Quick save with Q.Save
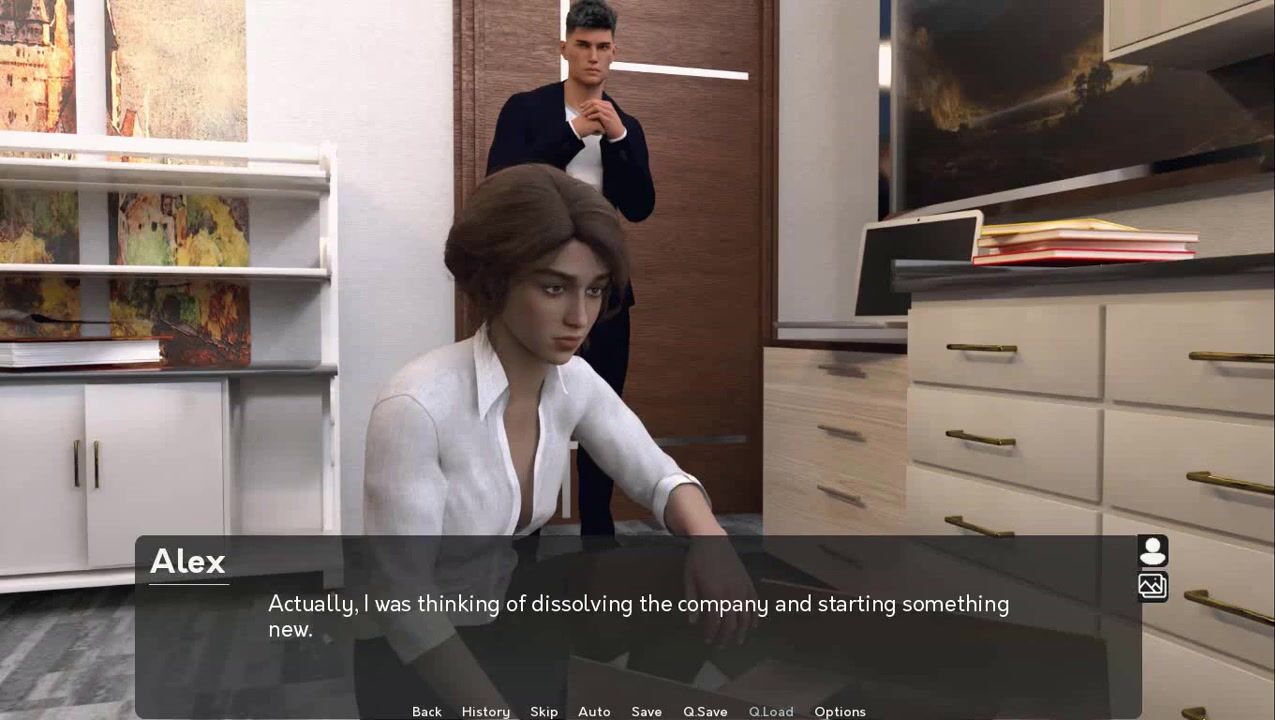The height and width of the screenshot is (720, 1275). tap(705, 712)
